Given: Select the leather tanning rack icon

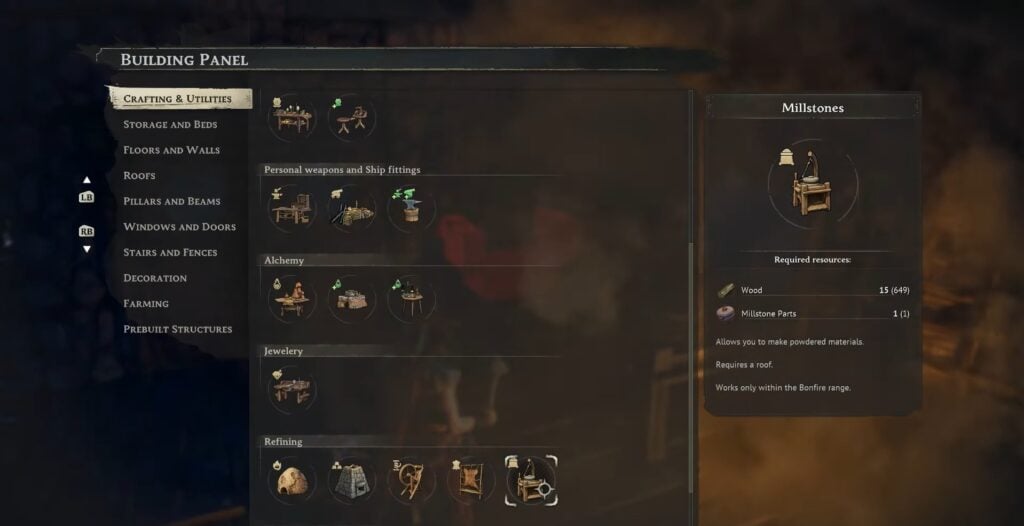Looking at the screenshot, I should [471, 481].
